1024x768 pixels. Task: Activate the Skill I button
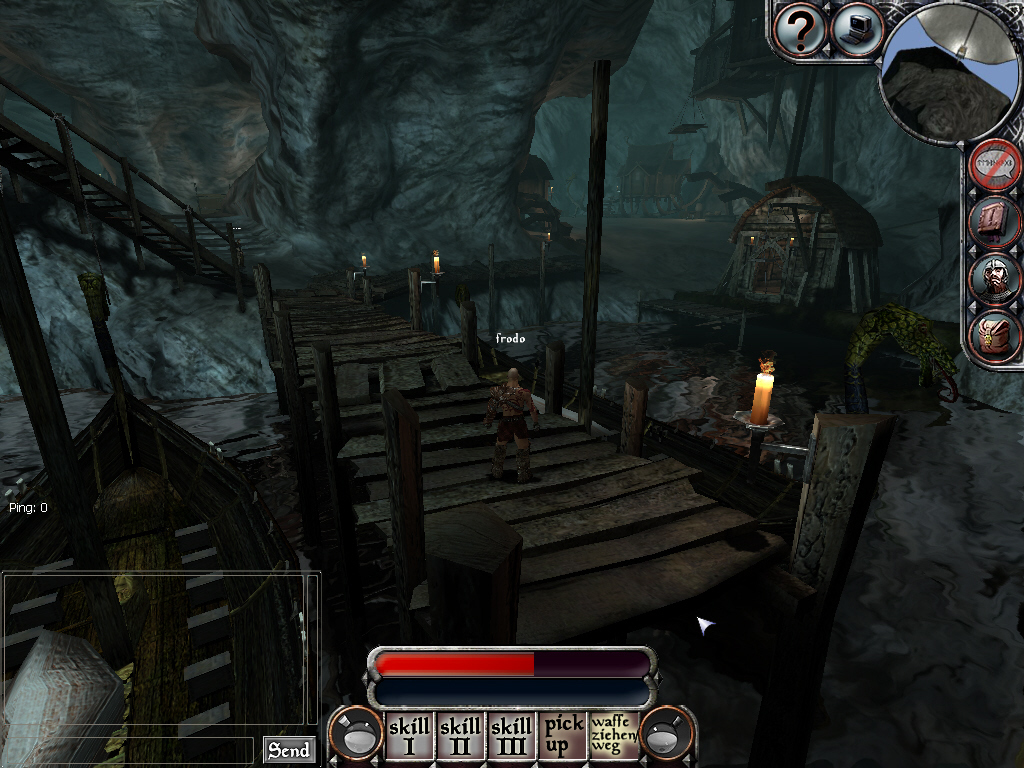click(409, 735)
